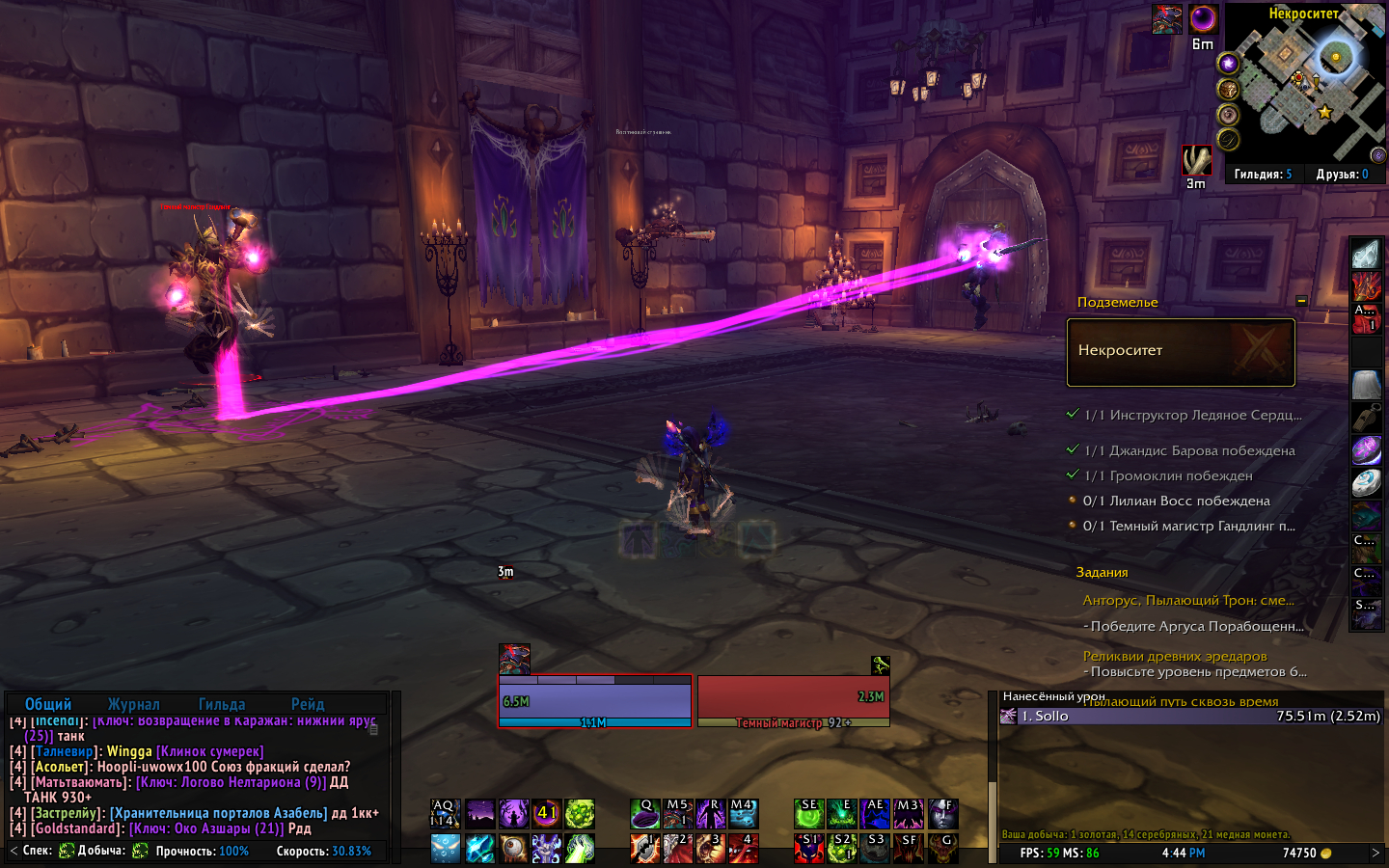Screen dimensions: 1389x868
Task: Show the Рейд chat tab
Action: [308, 704]
